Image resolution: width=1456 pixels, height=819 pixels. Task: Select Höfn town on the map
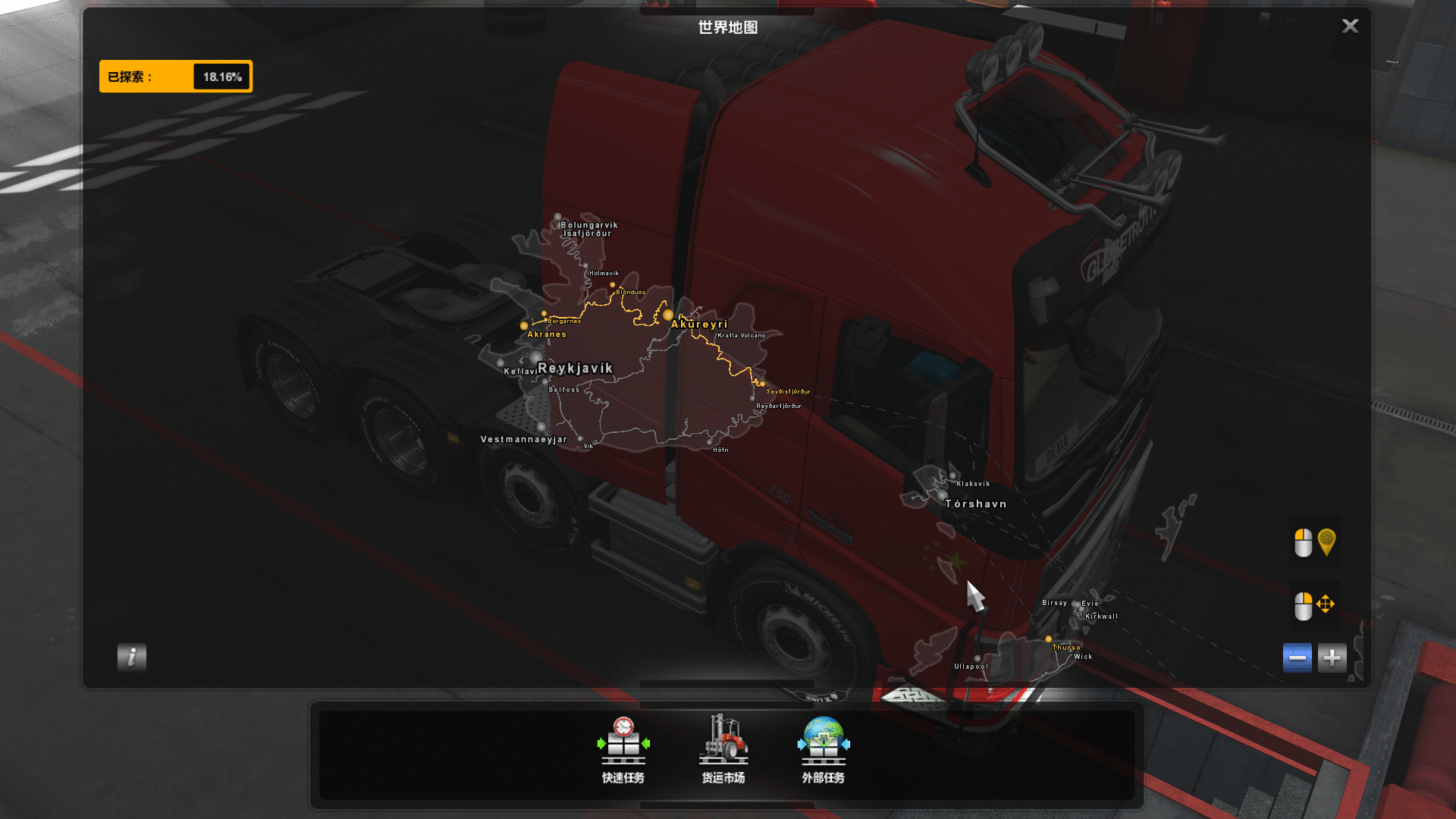(x=711, y=442)
